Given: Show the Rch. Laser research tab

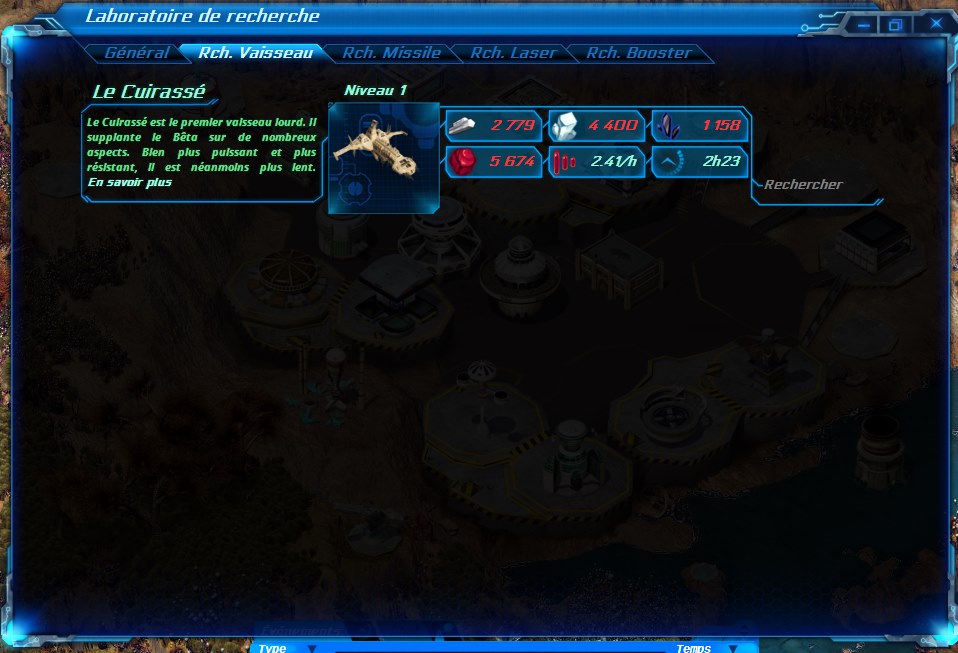Looking at the screenshot, I should click(513, 53).
